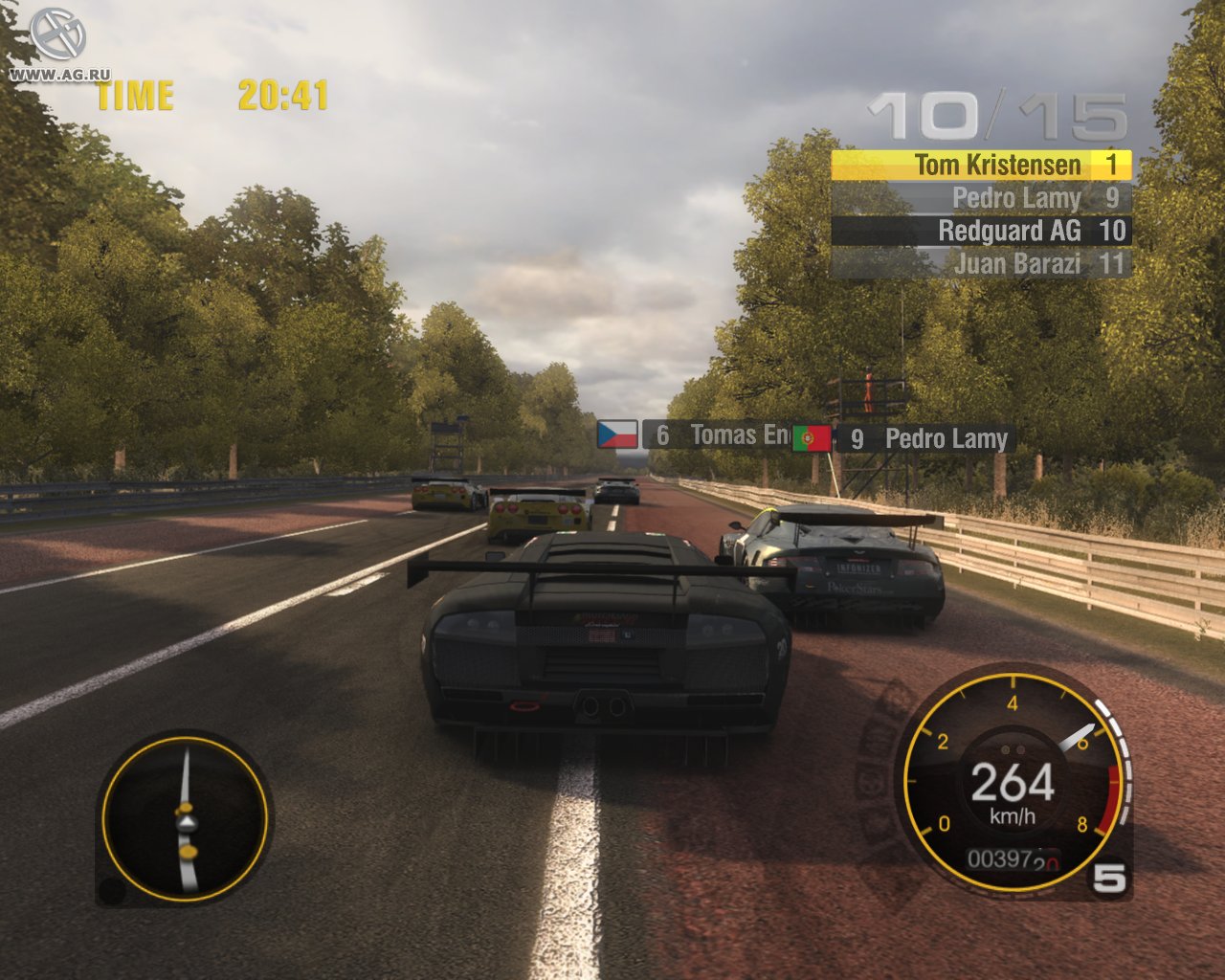Toggle the km/h speed unit display
Image resolution: width=1225 pixels, height=980 pixels.
click(1013, 818)
